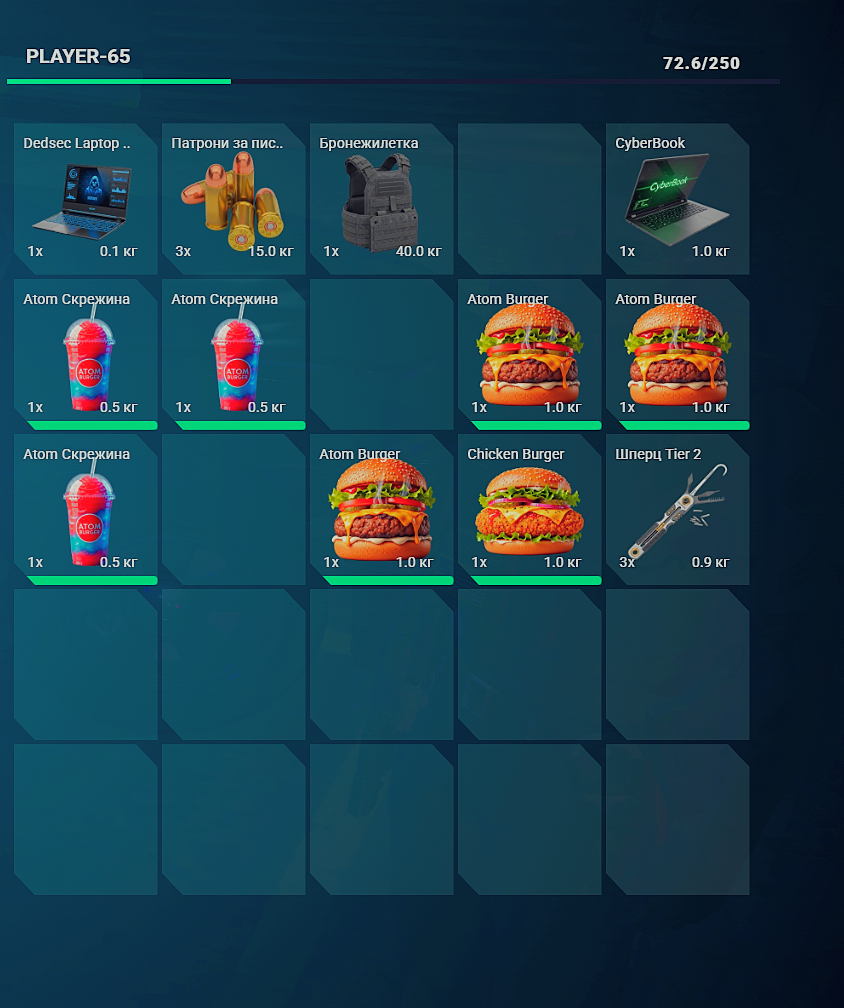The width and height of the screenshot is (844, 1008).
Task: Pick the Chicken Burger item
Action: pyautogui.click(x=529, y=509)
